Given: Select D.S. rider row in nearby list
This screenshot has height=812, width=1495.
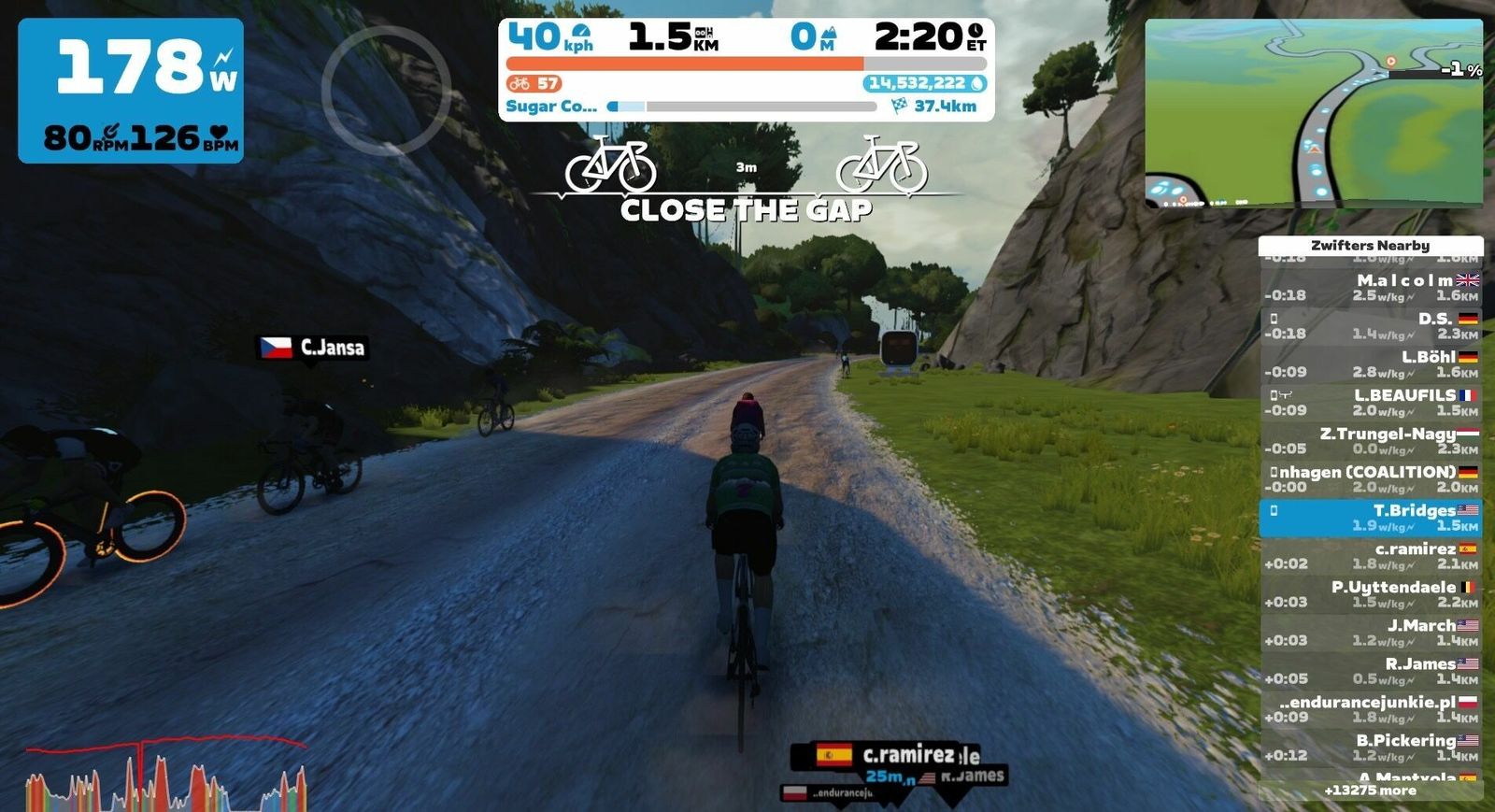Looking at the screenshot, I should point(1371,325).
